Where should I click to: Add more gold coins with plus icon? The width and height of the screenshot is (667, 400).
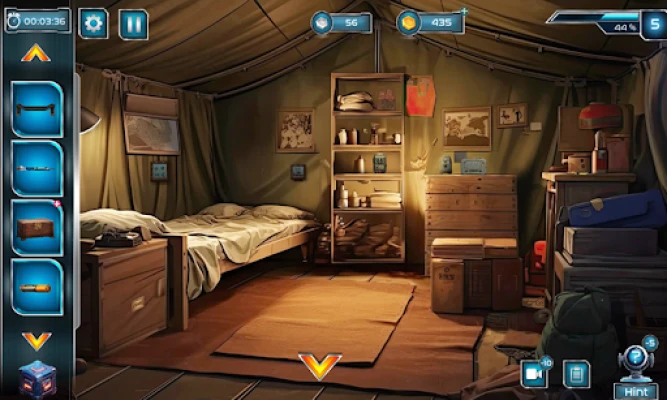point(464,12)
